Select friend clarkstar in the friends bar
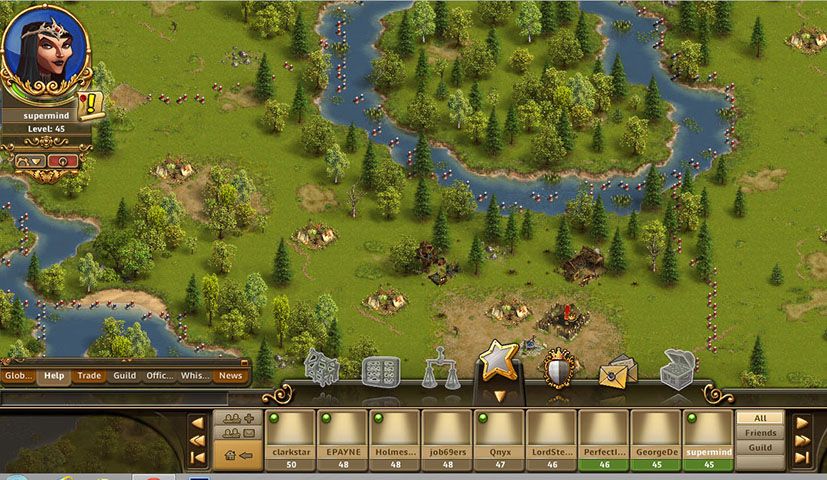The image size is (827, 480). click(x=291, y=438)
